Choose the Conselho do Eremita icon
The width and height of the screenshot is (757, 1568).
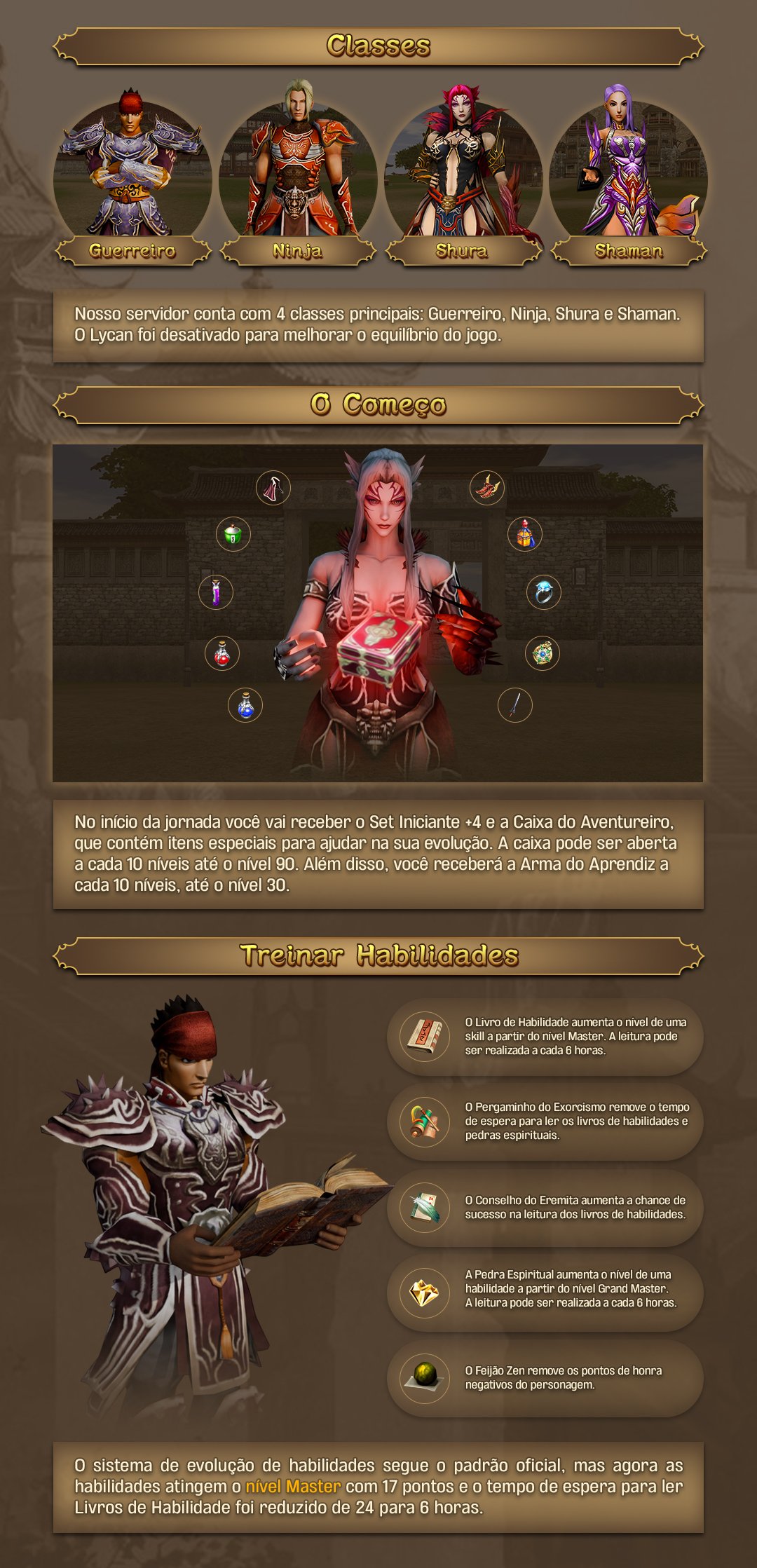click(x=425, y=1207)
